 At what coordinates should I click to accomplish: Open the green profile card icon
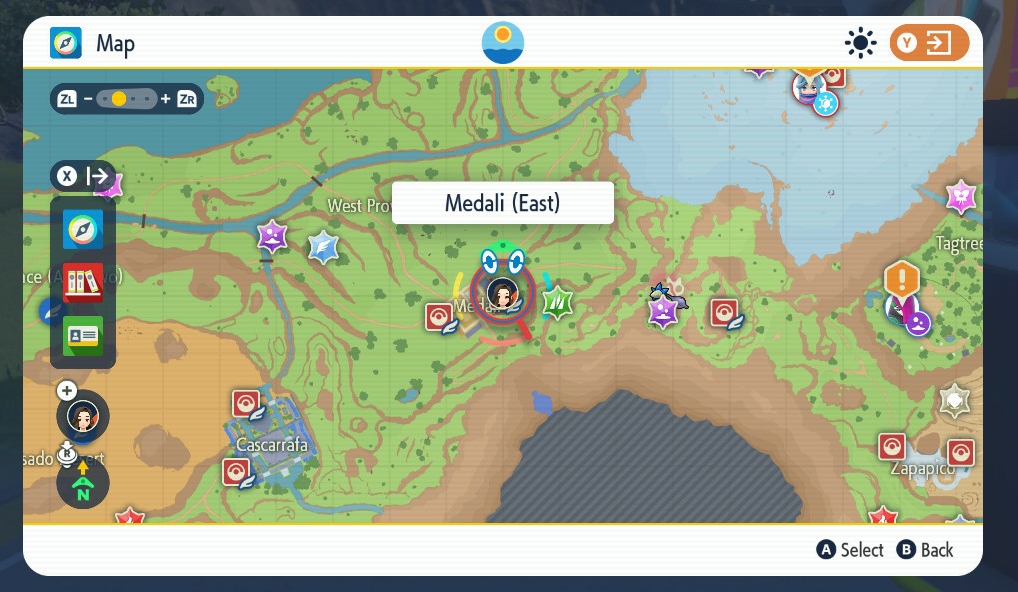pos(82,336)
